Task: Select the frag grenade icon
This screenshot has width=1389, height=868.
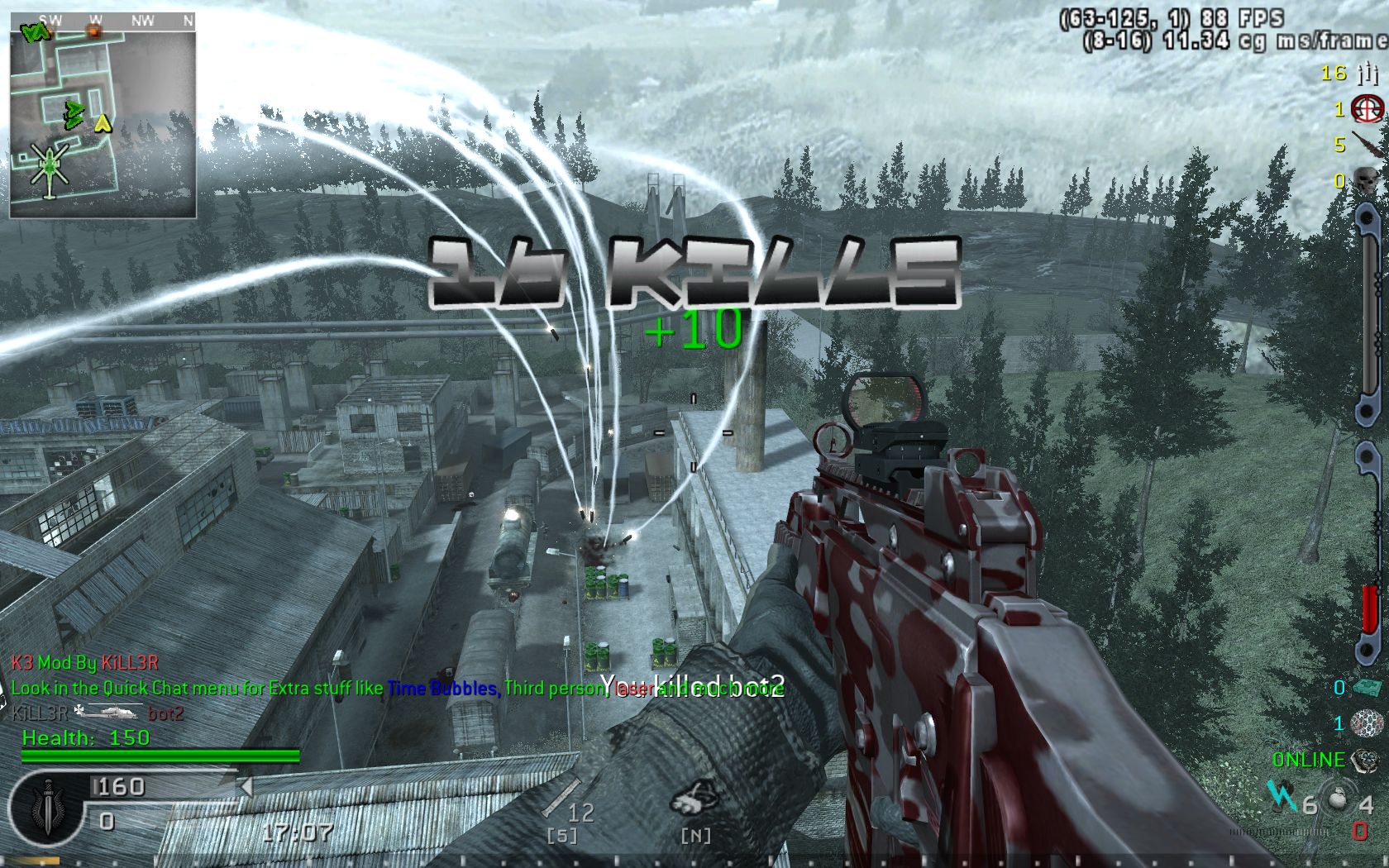Action: pos(1336,800)
